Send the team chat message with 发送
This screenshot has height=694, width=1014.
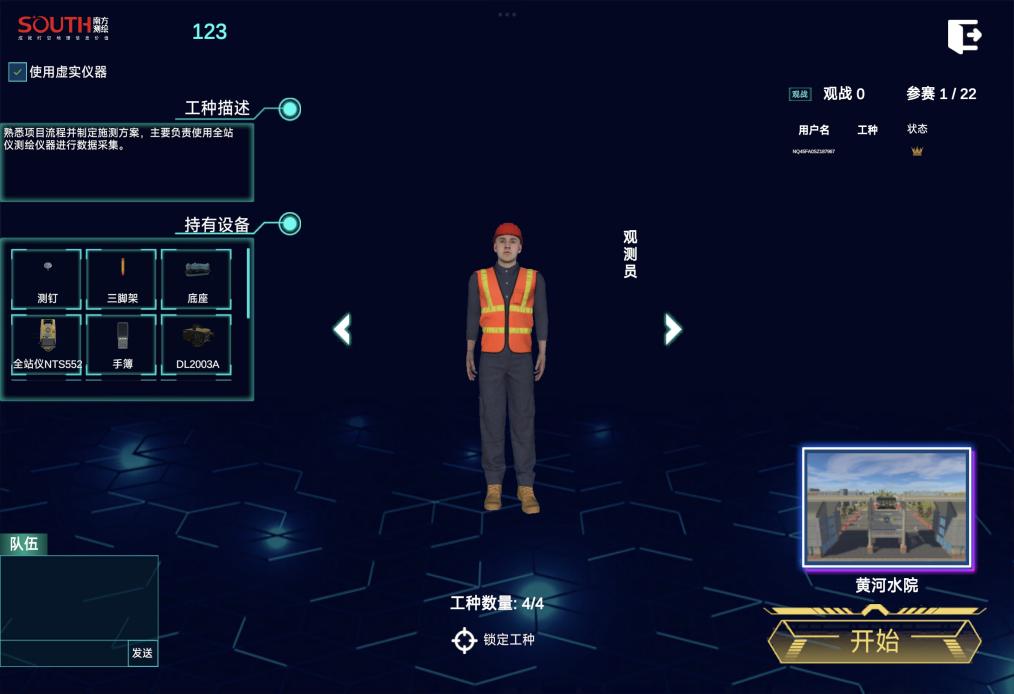click(x=142, y=653)
